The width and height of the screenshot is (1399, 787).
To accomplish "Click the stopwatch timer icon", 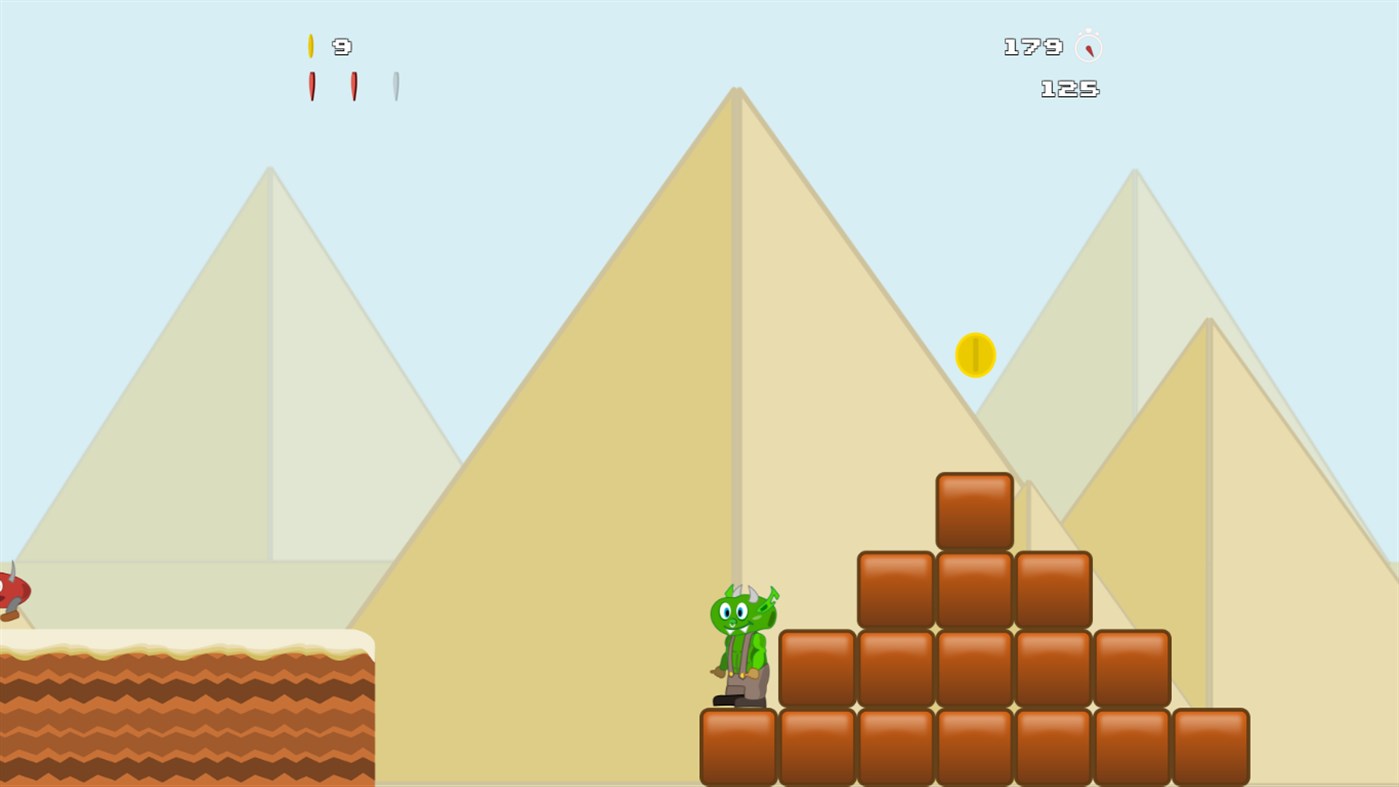I will coord(1086,45).
